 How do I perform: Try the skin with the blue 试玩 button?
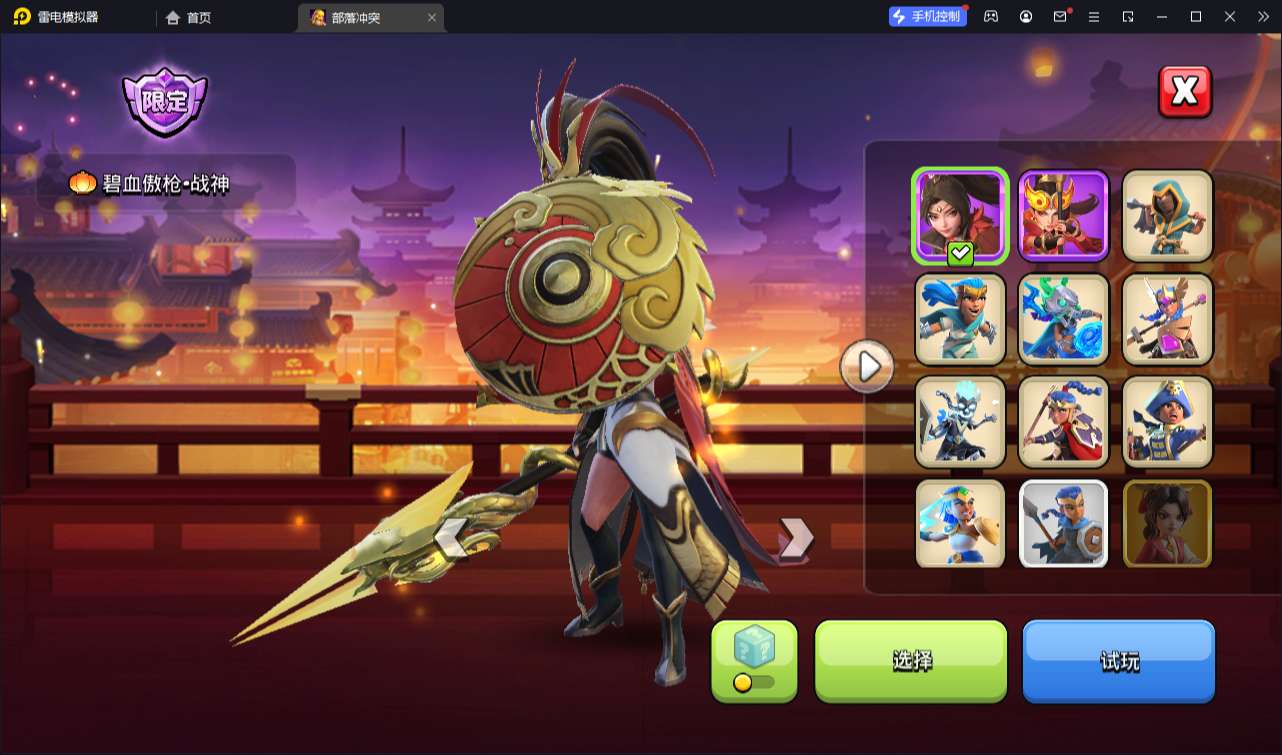tap(1118, 660)
